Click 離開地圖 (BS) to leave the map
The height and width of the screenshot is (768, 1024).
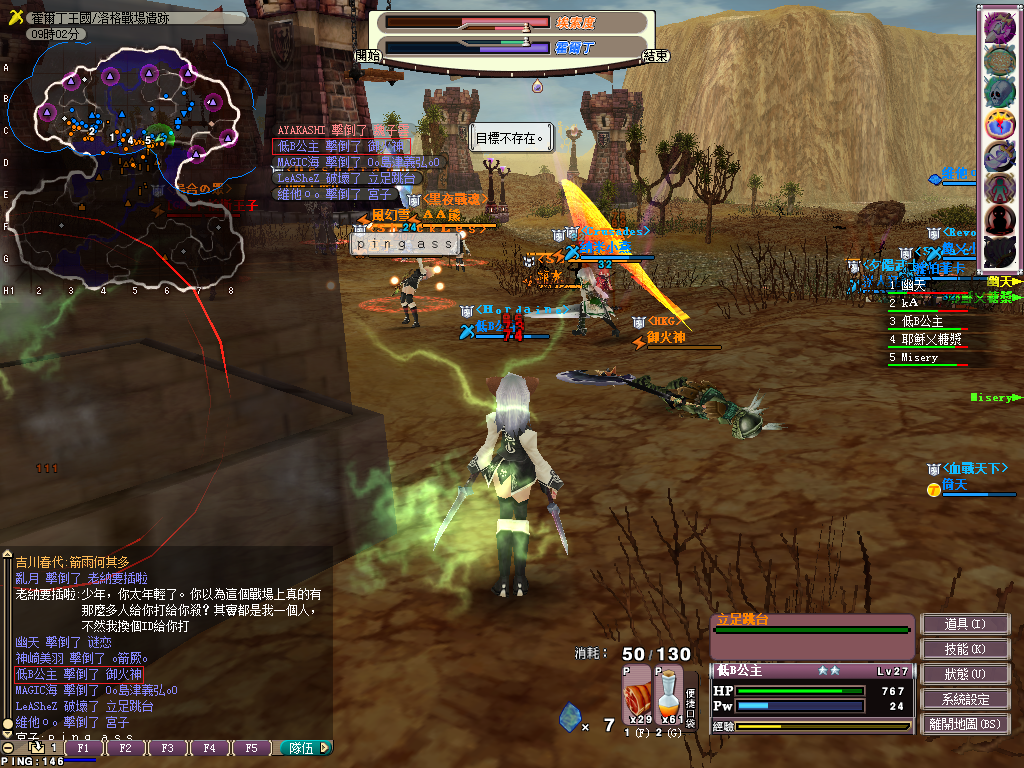click(x=965, y=724)
